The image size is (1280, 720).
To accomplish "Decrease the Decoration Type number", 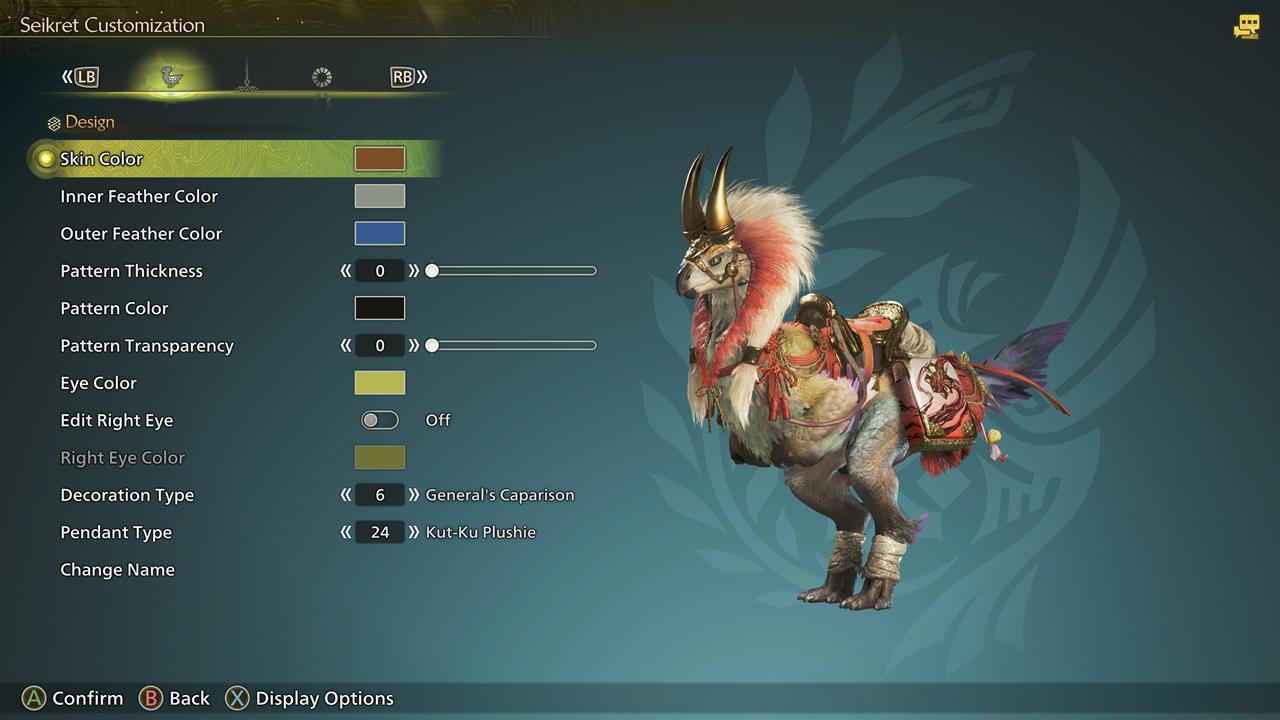I will 346,495.
